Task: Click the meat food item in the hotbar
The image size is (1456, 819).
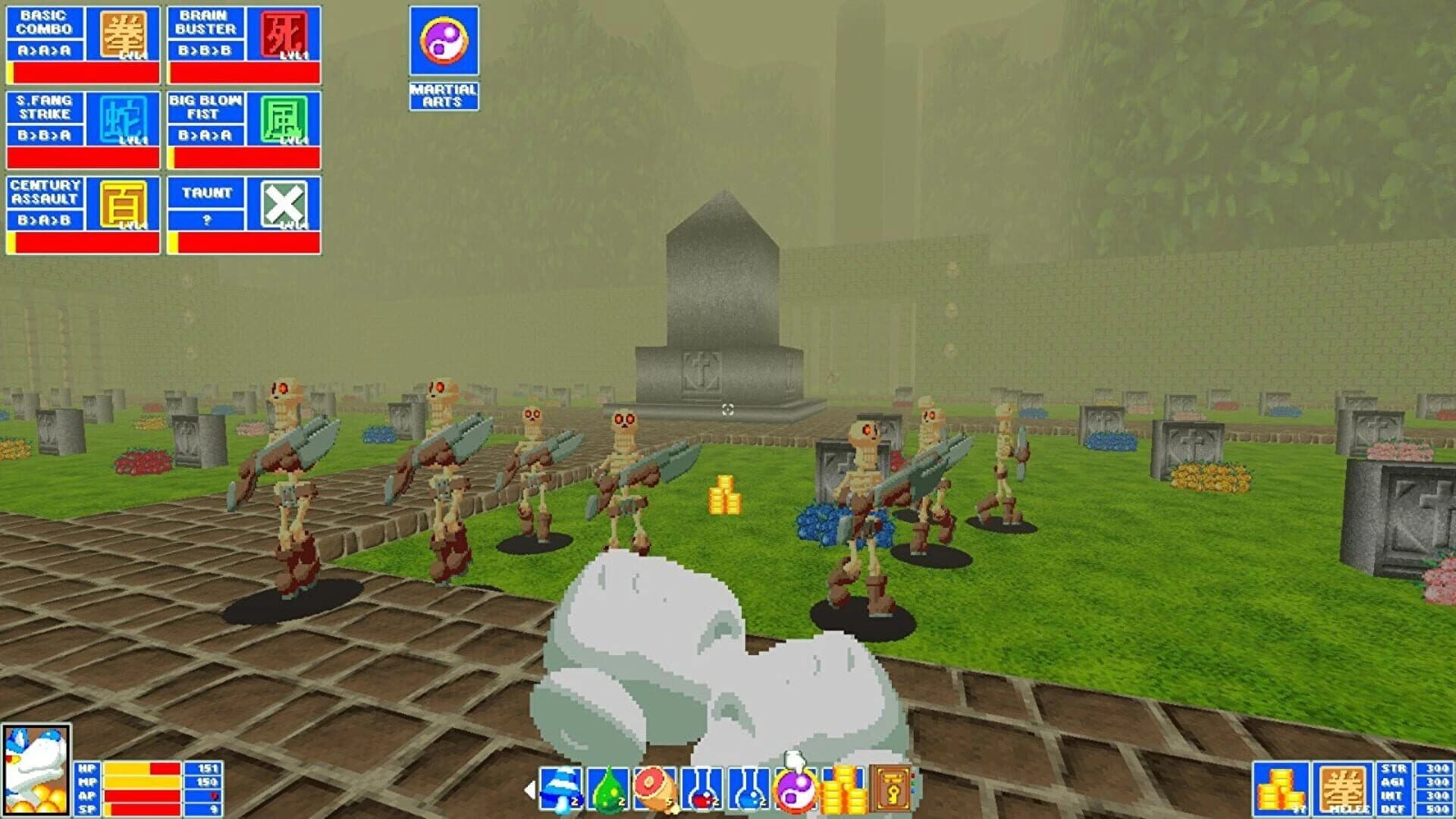Action: 652,789
